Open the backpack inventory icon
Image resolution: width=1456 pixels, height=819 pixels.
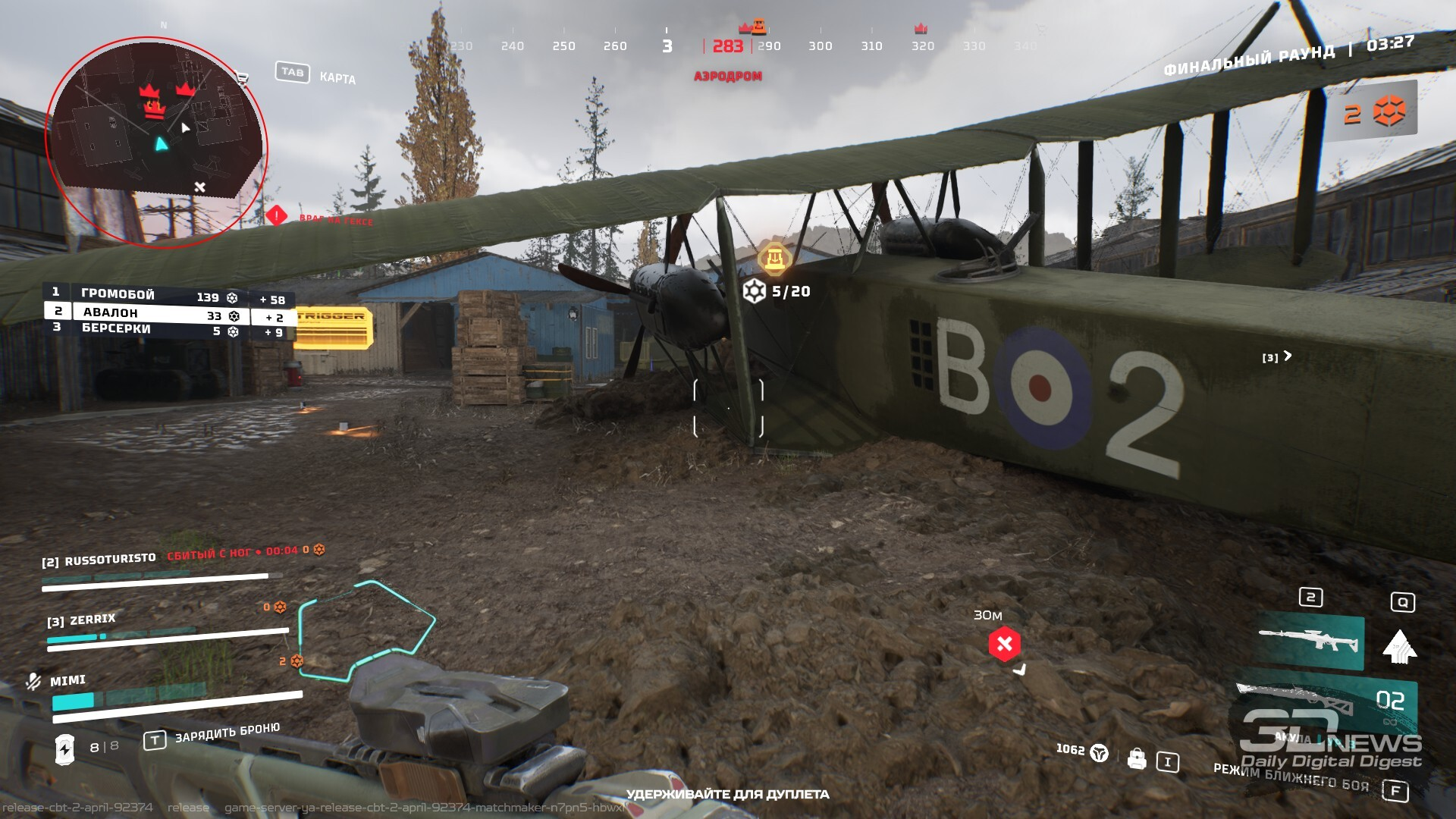[x=1137, y=758]
